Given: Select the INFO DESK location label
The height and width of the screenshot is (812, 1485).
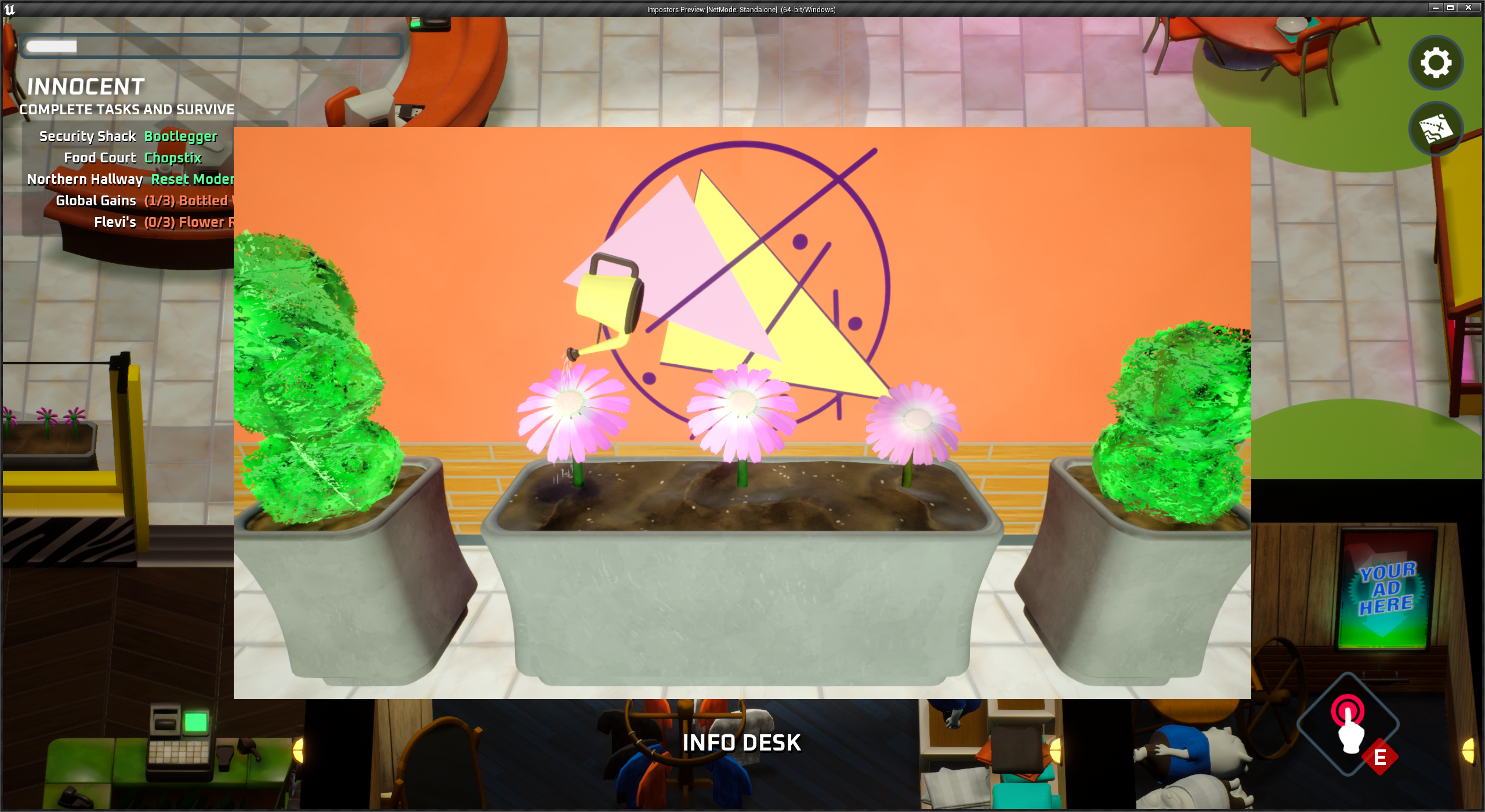Looking at the screenshot, I should tap(742, 743).
